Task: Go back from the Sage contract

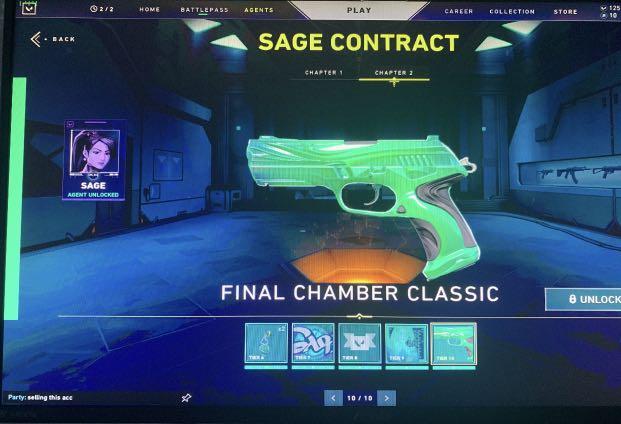Action: 53,39
